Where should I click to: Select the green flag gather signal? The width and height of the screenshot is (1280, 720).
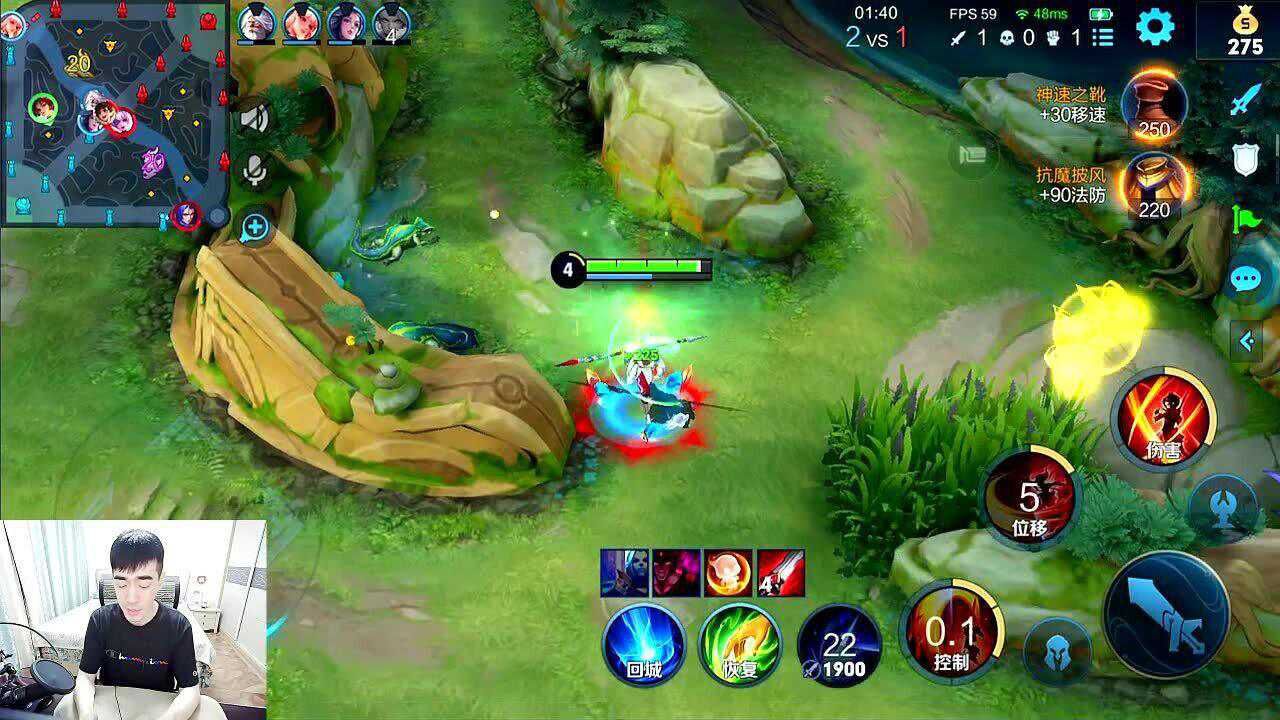tap(1246, 217)
